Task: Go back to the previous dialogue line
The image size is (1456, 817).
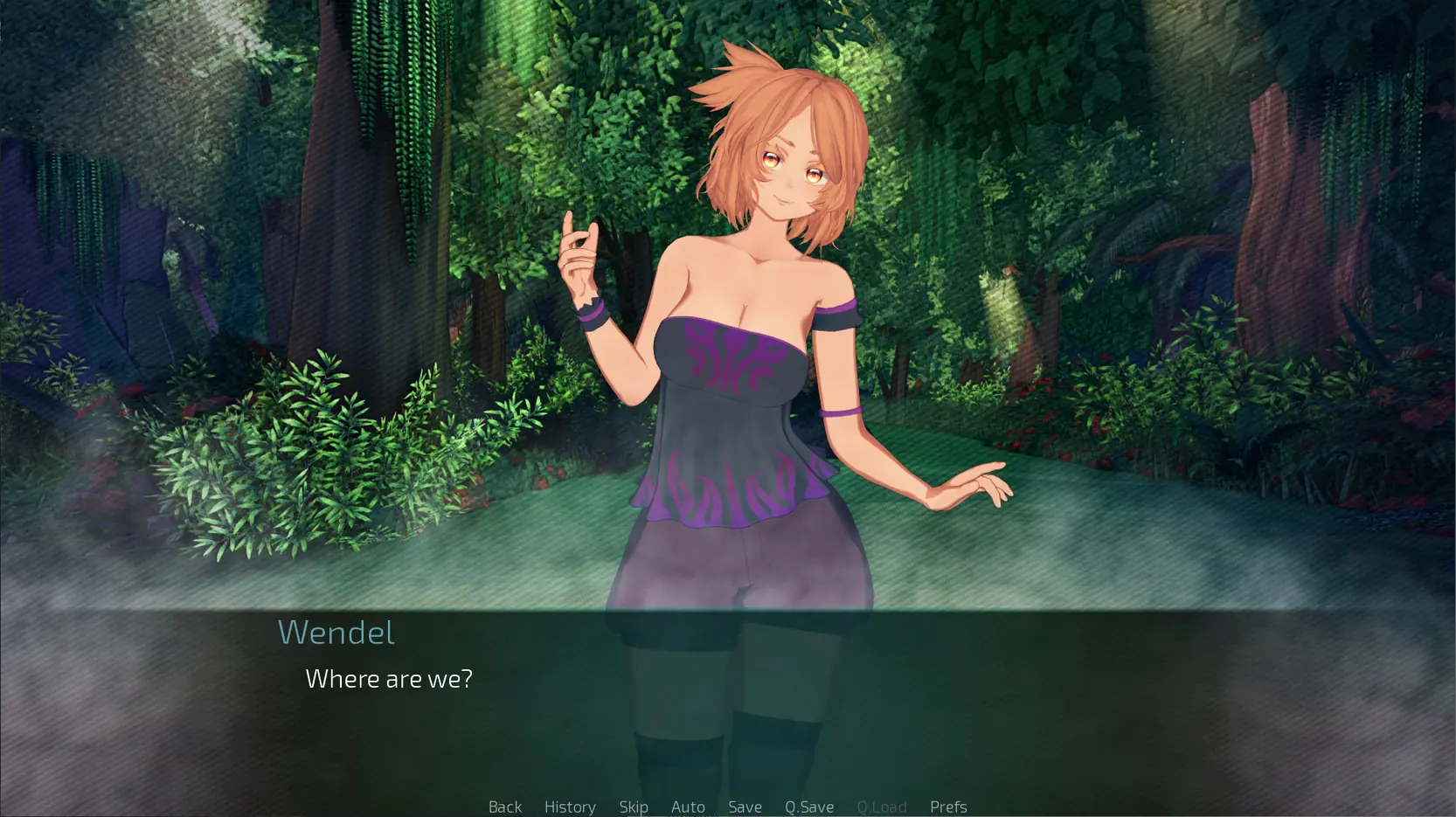Action: (505, 807)
